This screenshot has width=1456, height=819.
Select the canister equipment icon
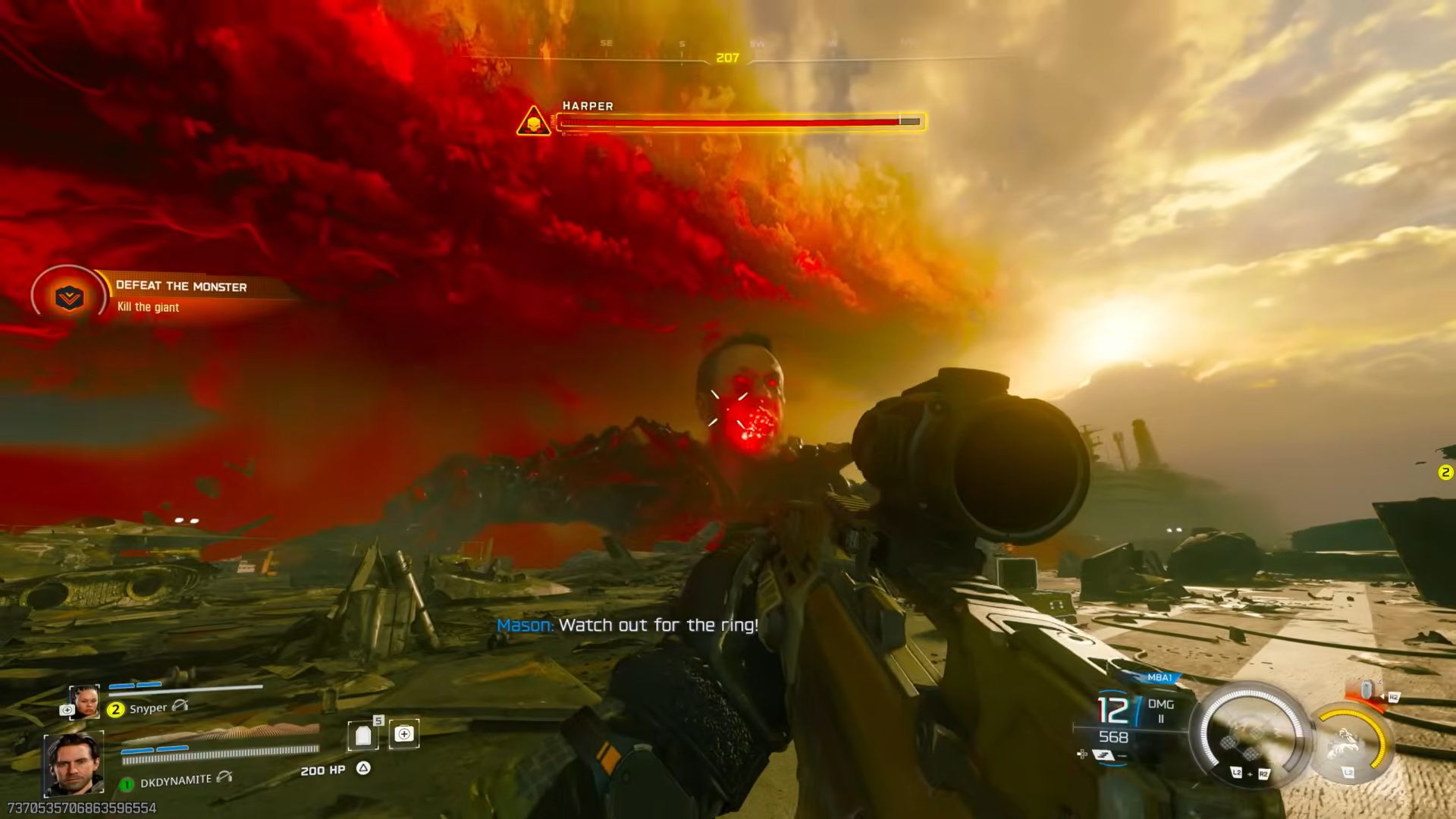click(1366, 690)
